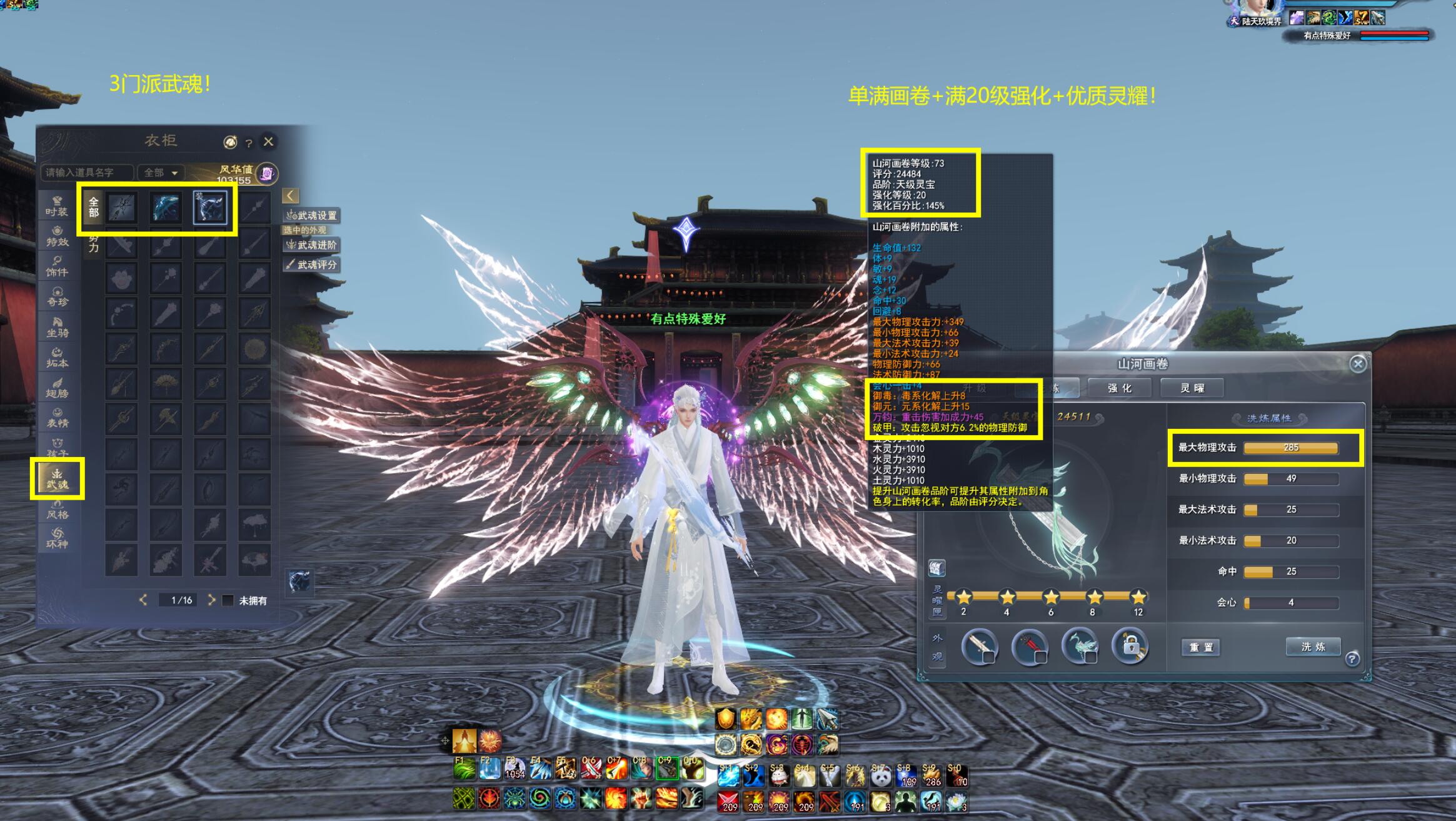Toggle the 未拥有 checkbox
Image resolution: width=1456 pixels, height=821 pixels.
click(228, 600)
